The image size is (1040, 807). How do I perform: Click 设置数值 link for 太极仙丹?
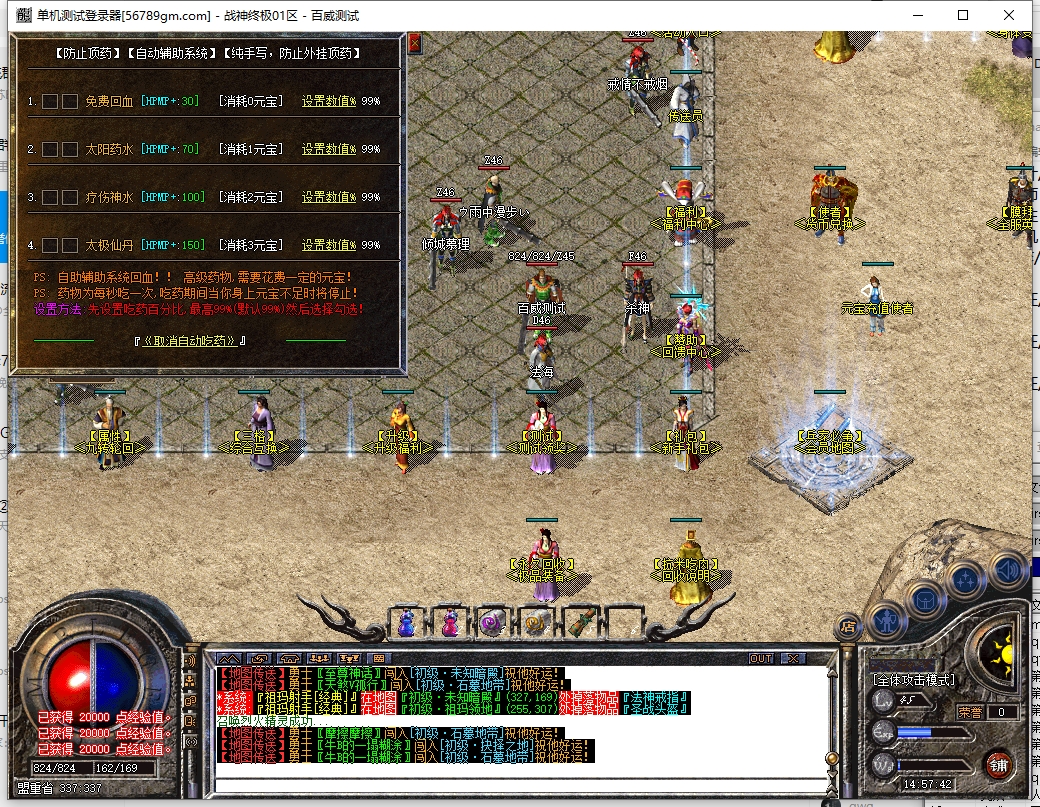pos(329,245)
